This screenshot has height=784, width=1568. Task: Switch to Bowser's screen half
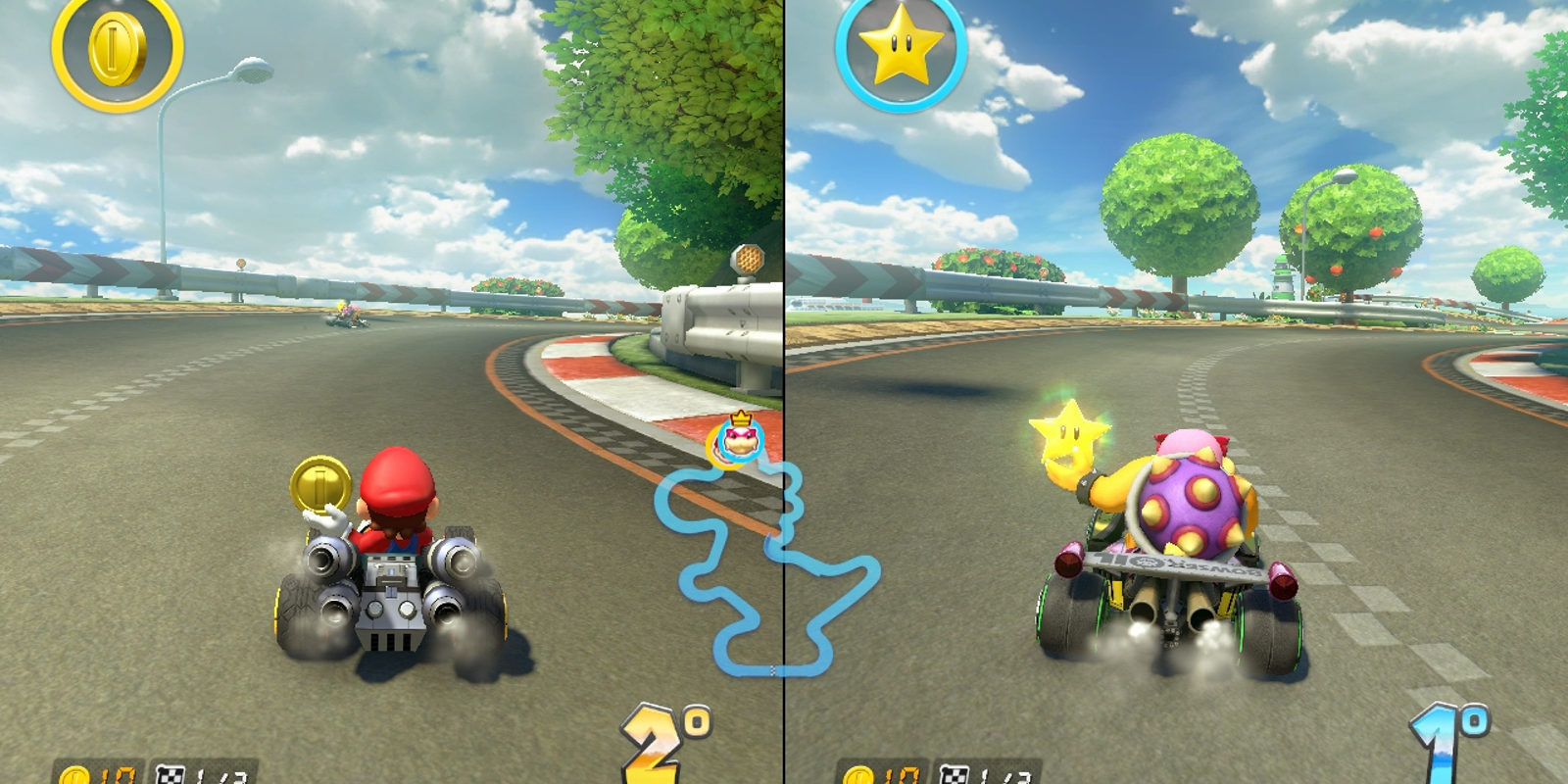tap(1176, 392)
